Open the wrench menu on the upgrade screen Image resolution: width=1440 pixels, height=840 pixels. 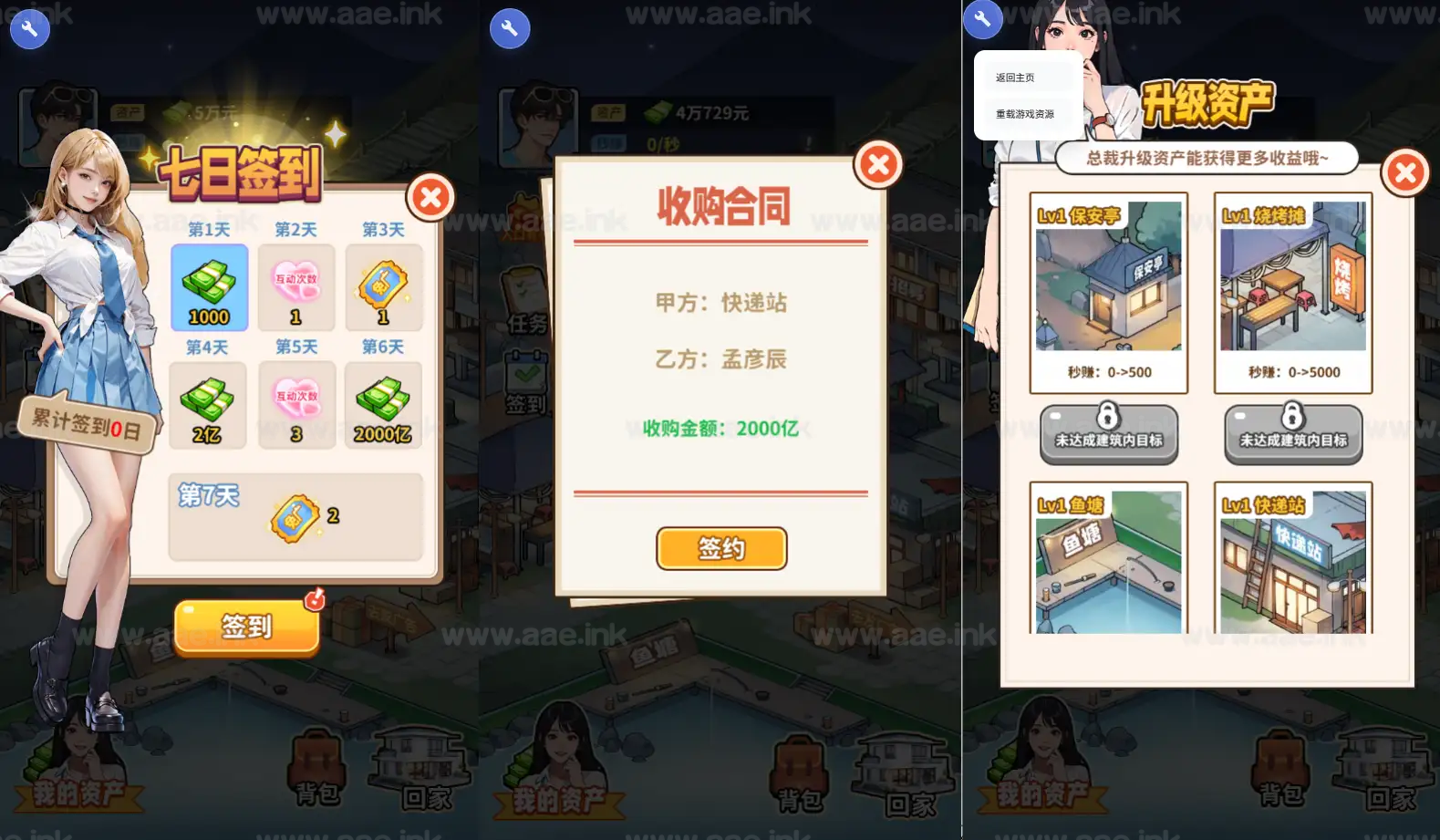[983, 18]
